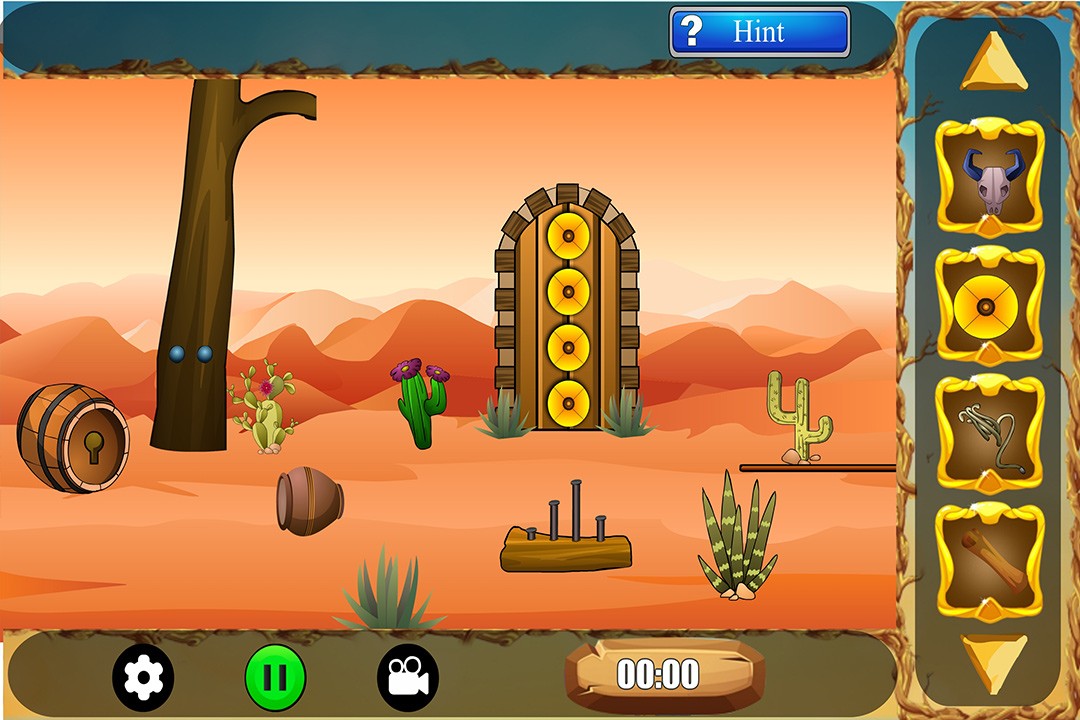This screenshot has width=1080, height=720.
Task: Select the yellow disc inventory slot
Action: (x=990, y=305)
